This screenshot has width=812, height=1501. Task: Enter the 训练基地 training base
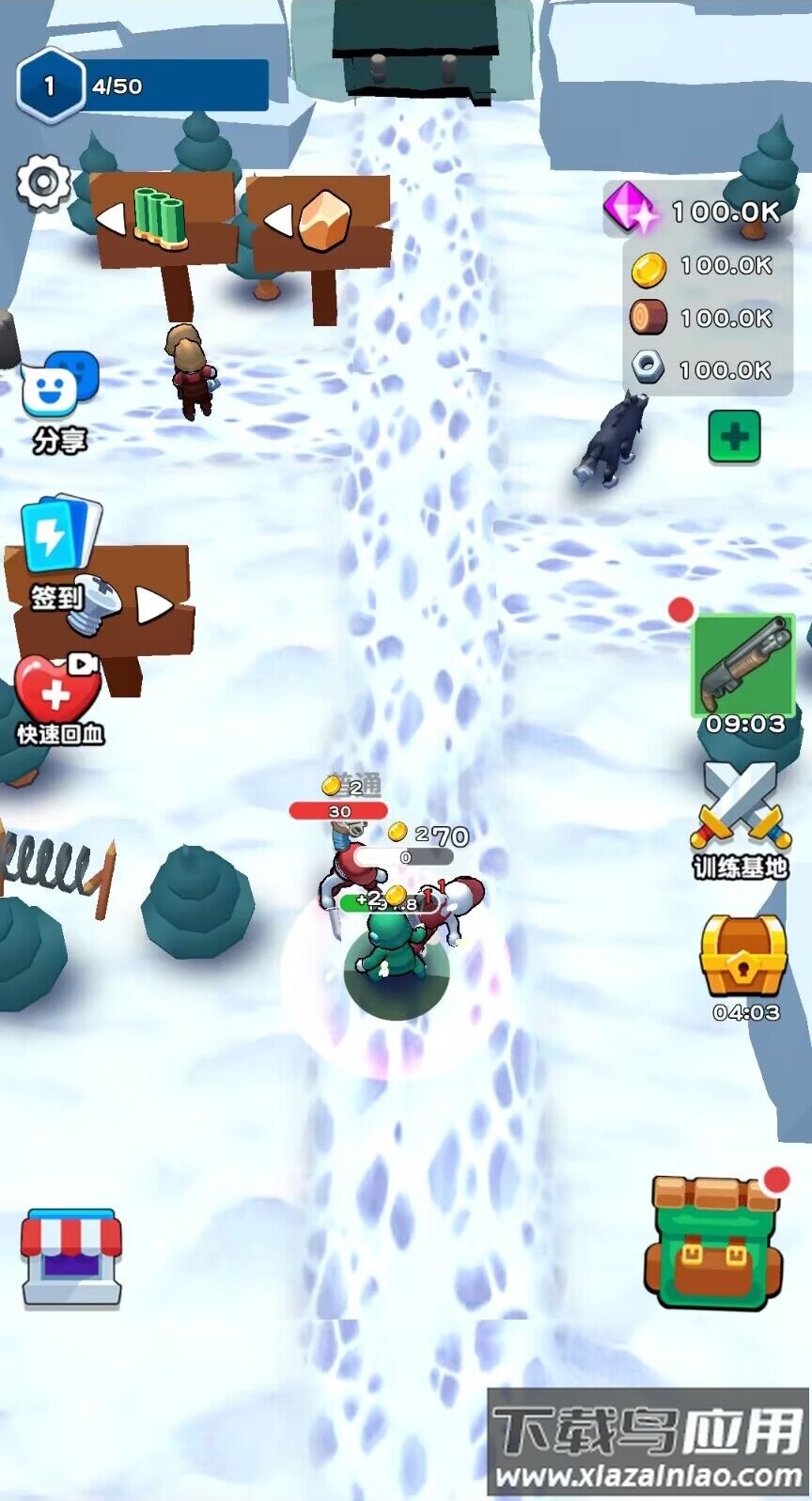tap(741, 818)
